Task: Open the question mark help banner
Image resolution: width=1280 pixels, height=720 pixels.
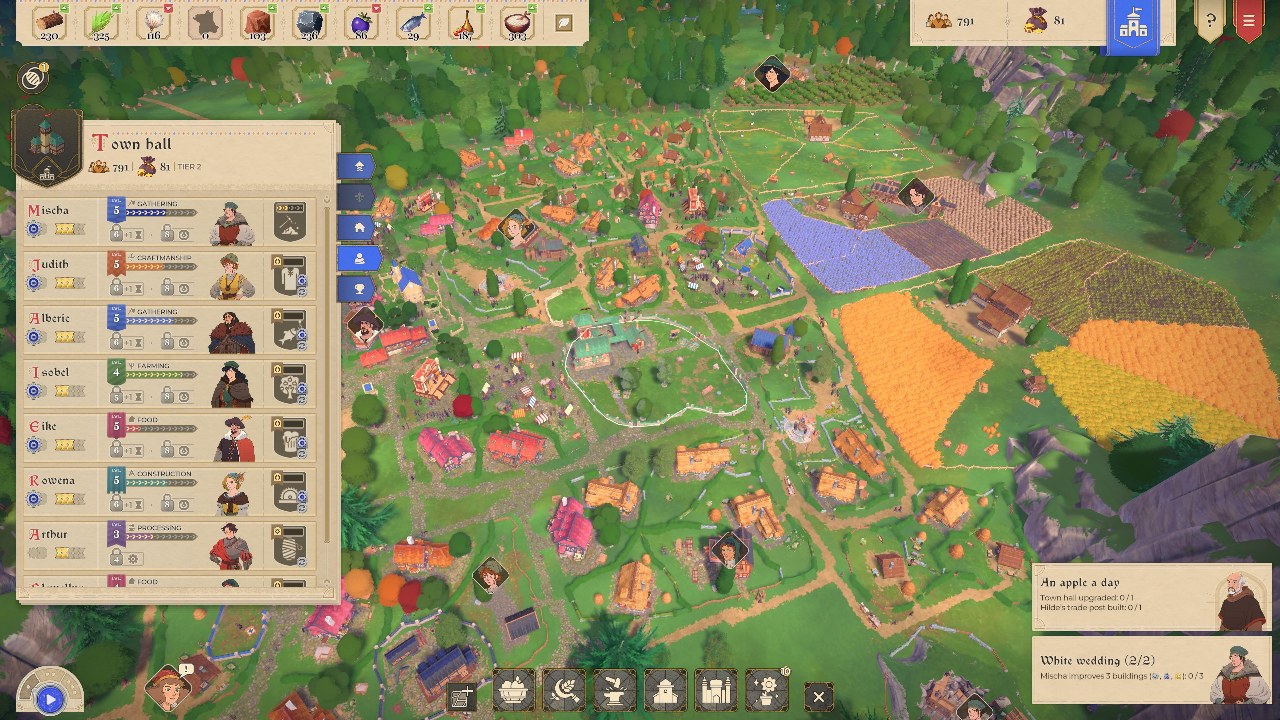Action: click(1210, 20)
